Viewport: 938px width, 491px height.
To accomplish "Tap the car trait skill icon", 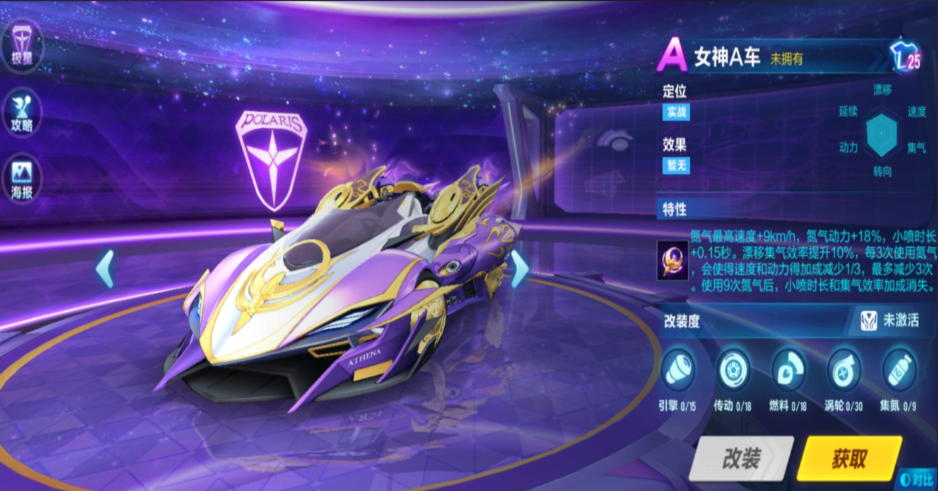I will (x=671, y=260).
